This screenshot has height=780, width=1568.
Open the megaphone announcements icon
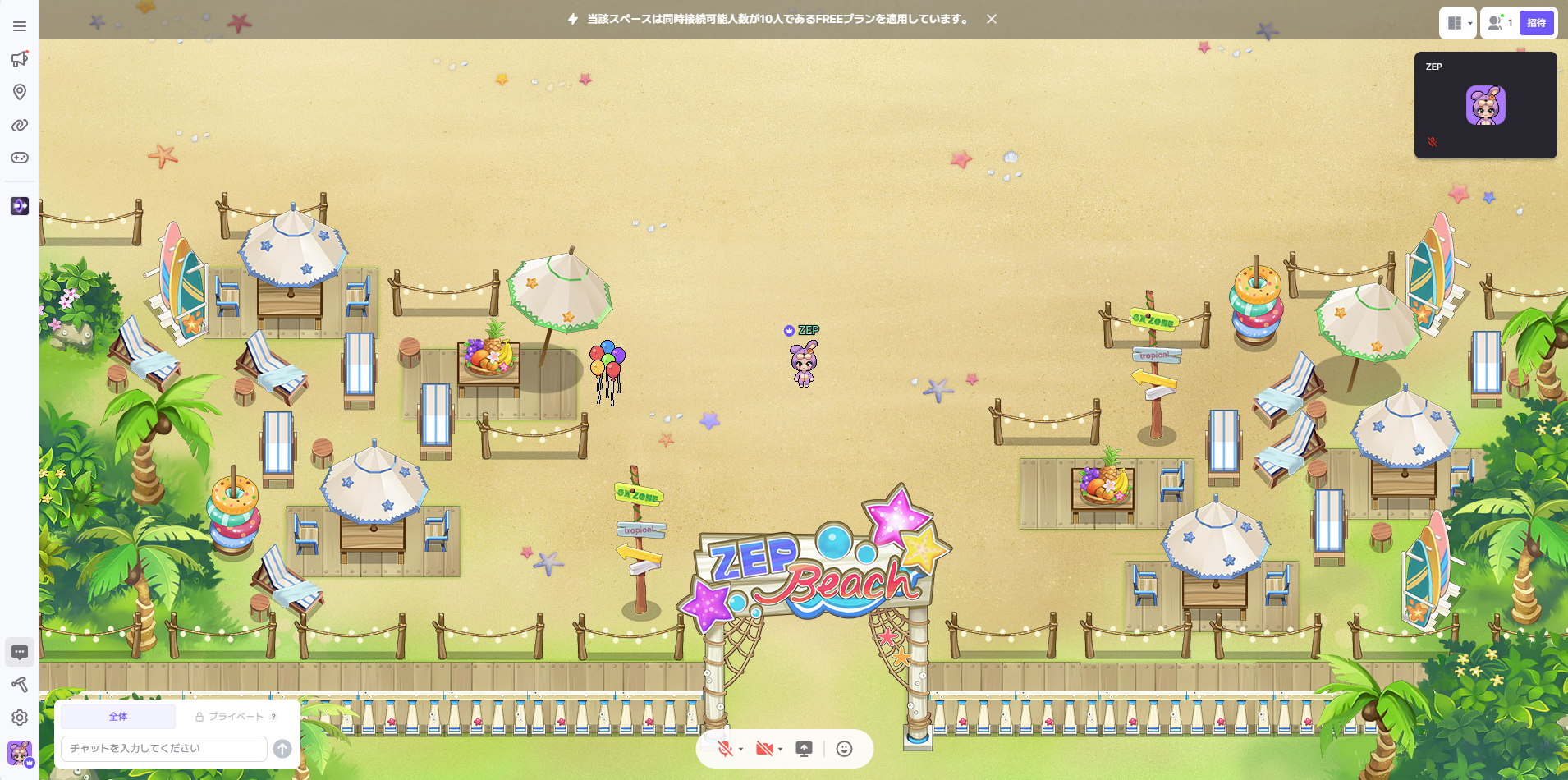pyautogui.click(x=20, y=59)
